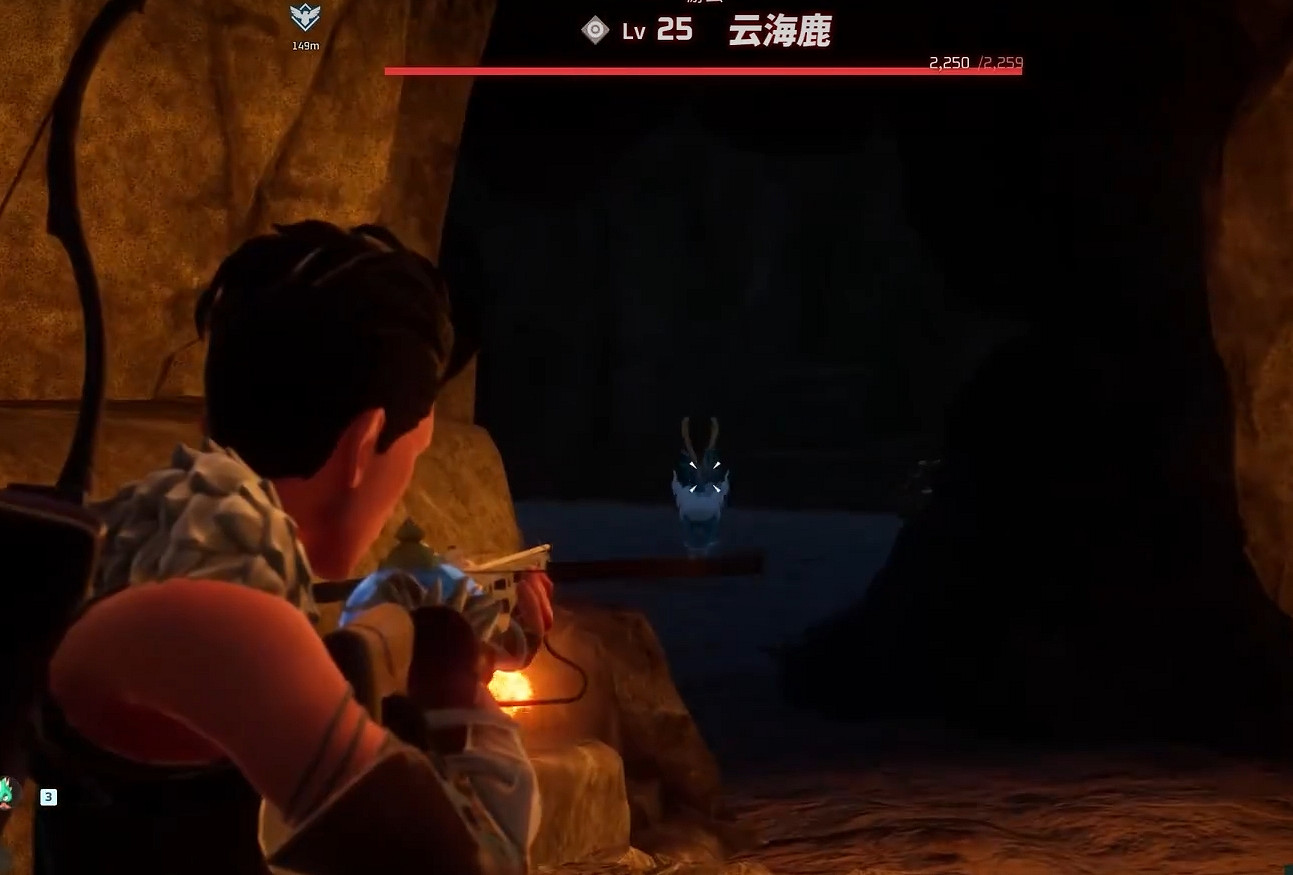The image size is (1293, 875).
Task: Expand the Pal count badge details
Action: (x=47, y=797)
